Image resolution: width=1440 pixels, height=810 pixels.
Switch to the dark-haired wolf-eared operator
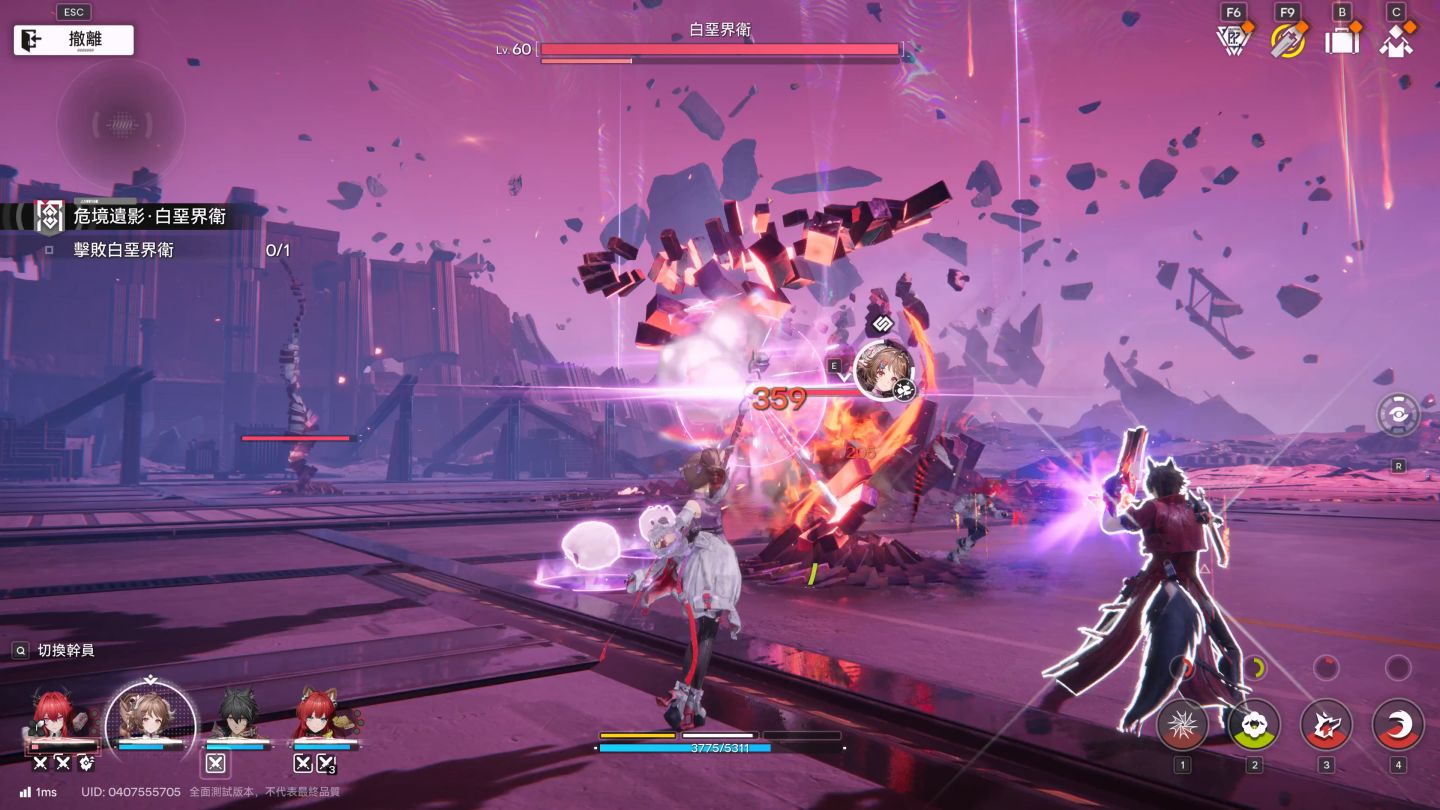(x=237, y=717)
